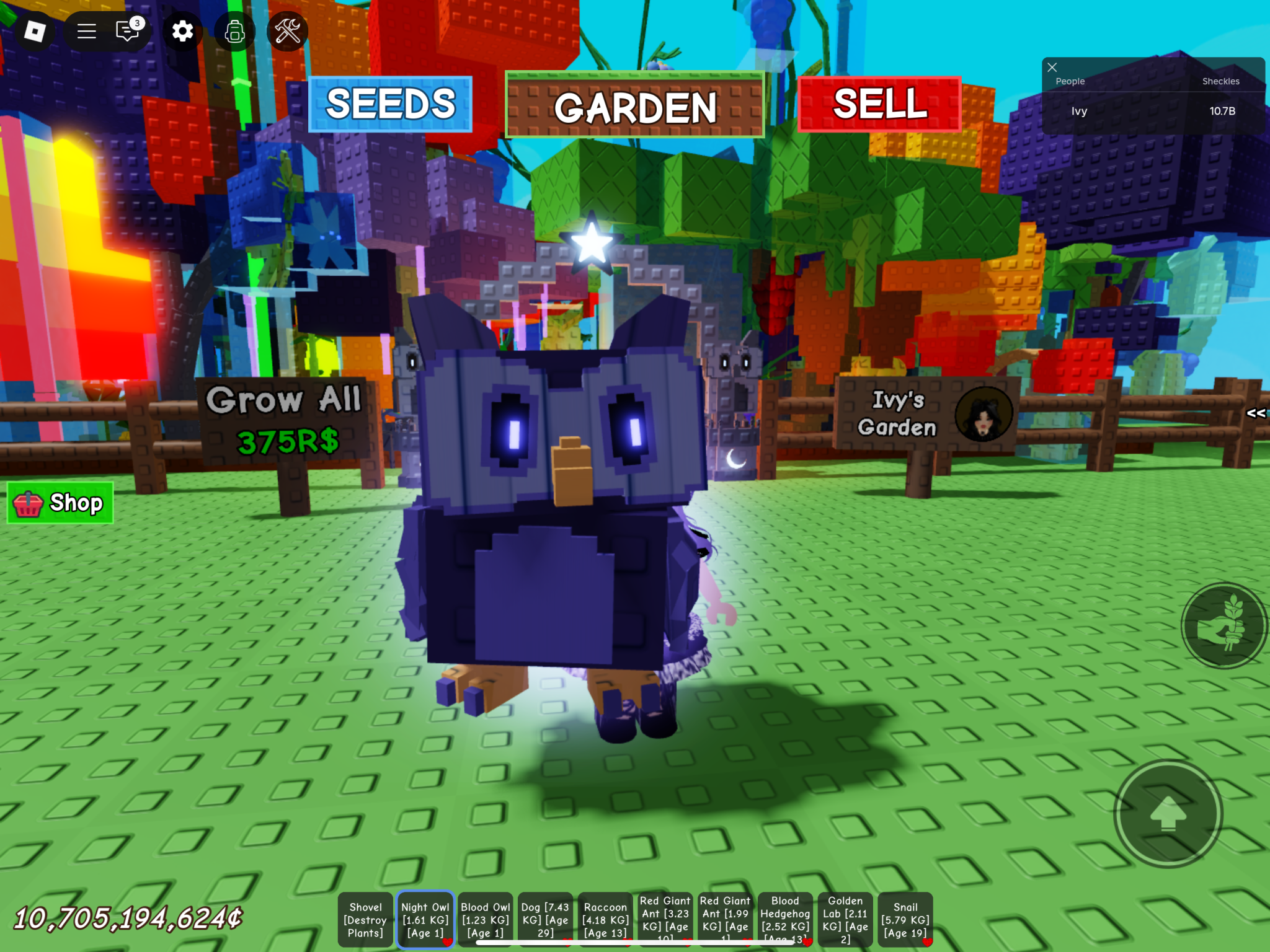This screenshot has width=1270, height=952.
Task: Open chat with 3 unread notifications
Action: tap(127, 30)
